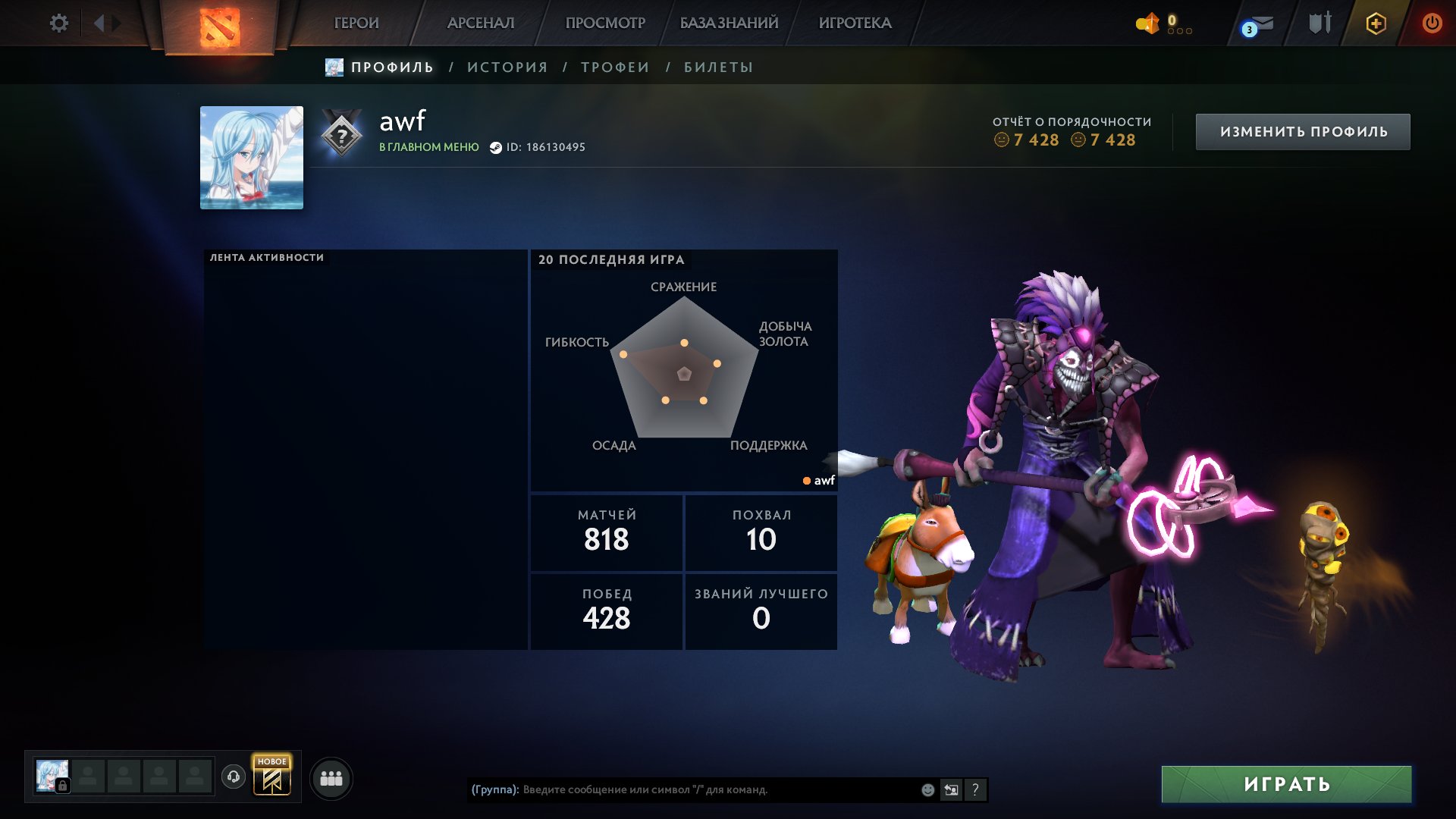This screenshot has height=819, width=1456.
Task: Click the Steam icon next to player ID
Action: 497,148
